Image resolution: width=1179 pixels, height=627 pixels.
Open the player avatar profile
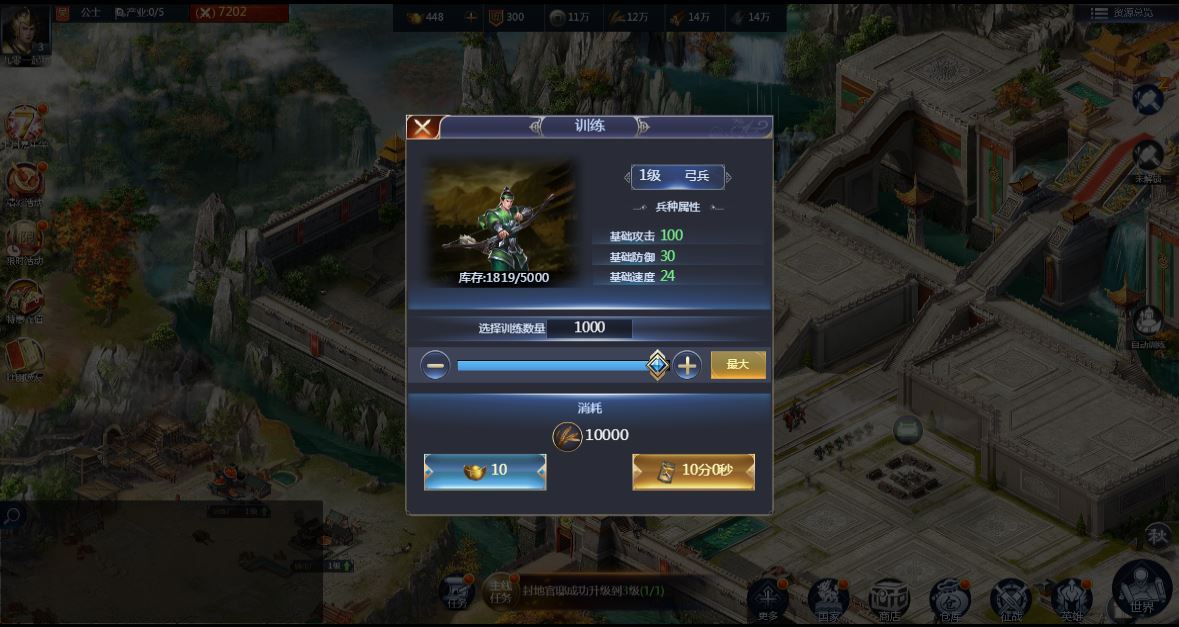click(23, 29)
